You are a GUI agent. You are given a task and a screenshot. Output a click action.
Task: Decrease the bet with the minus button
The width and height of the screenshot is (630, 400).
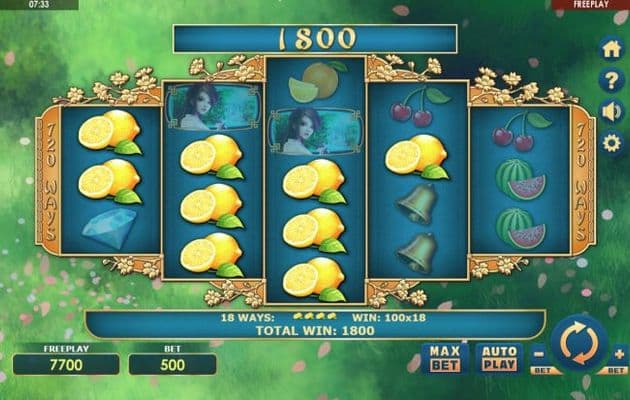tap(538, 352)
